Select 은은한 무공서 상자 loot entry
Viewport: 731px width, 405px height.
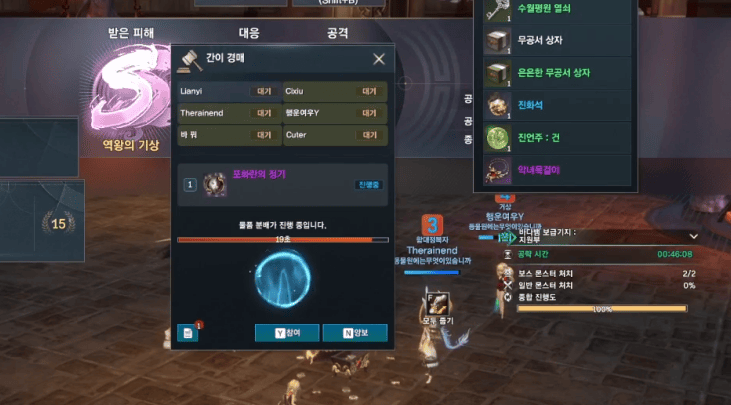pos(560,73)
